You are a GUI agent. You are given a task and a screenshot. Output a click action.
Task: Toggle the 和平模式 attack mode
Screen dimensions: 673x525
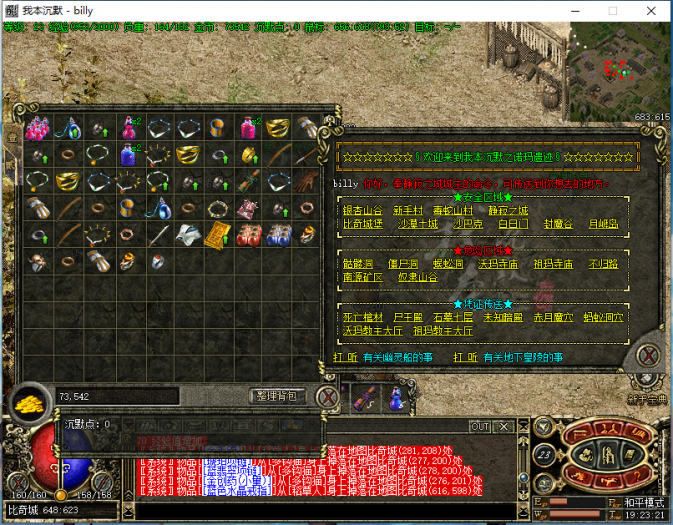pos(638,501)
